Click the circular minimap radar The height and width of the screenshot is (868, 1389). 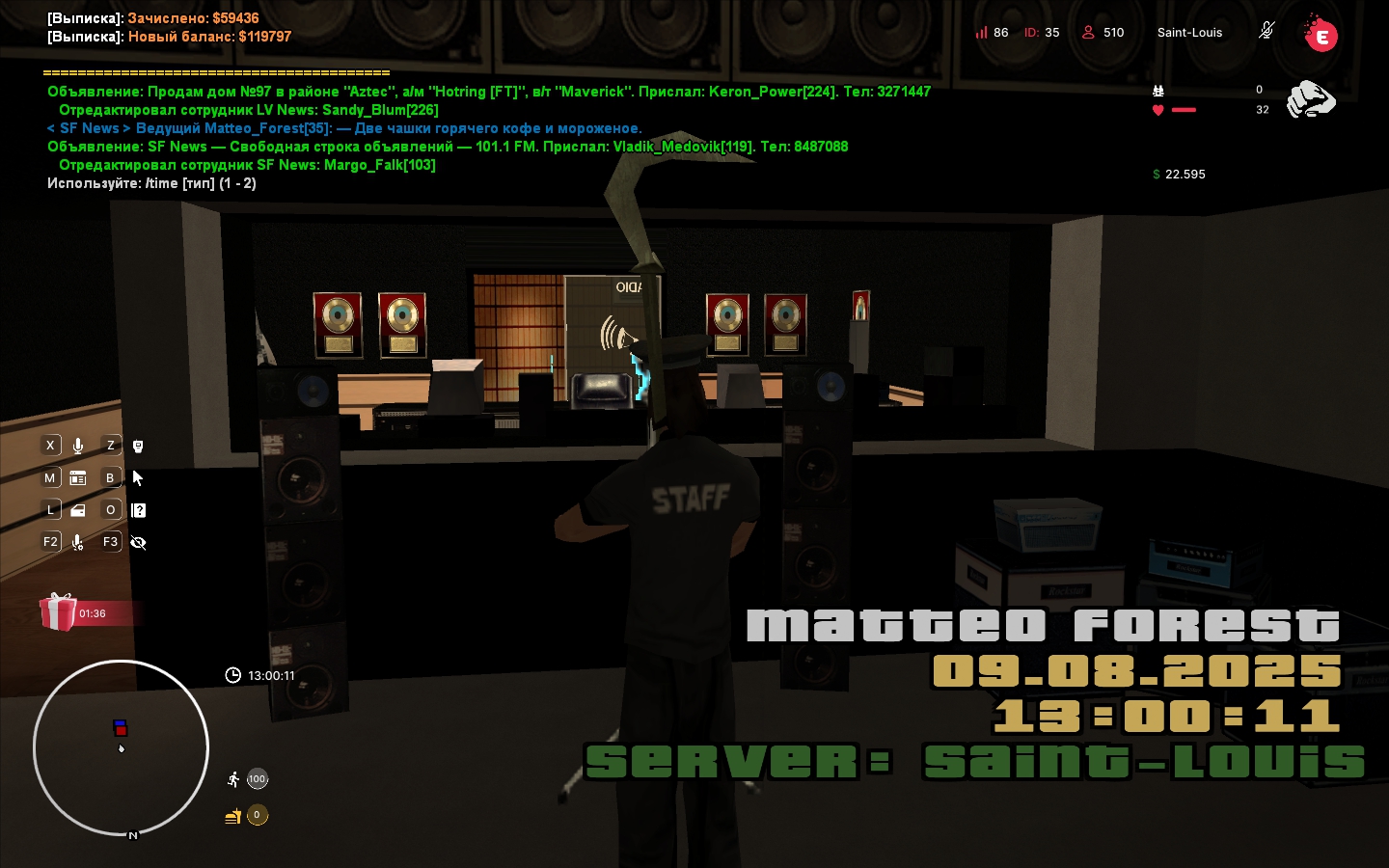(x=121, y=747)
